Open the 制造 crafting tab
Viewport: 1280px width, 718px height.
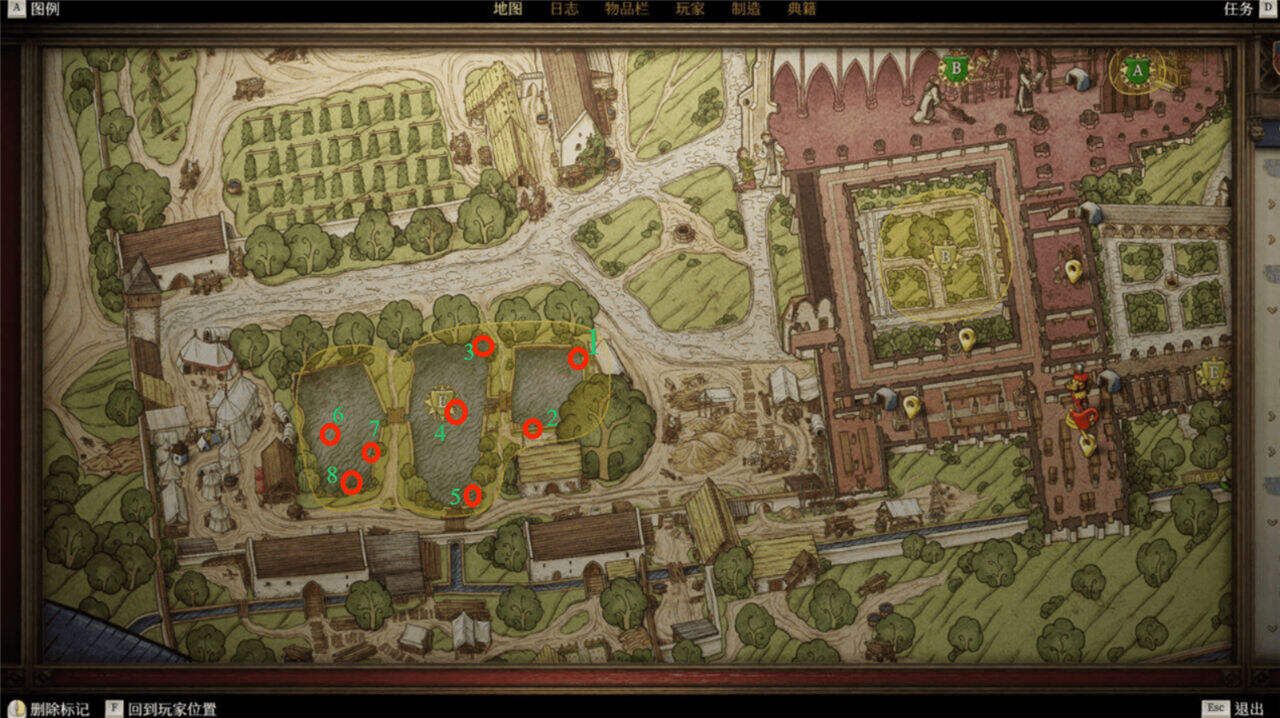click(x=746, y=9)
